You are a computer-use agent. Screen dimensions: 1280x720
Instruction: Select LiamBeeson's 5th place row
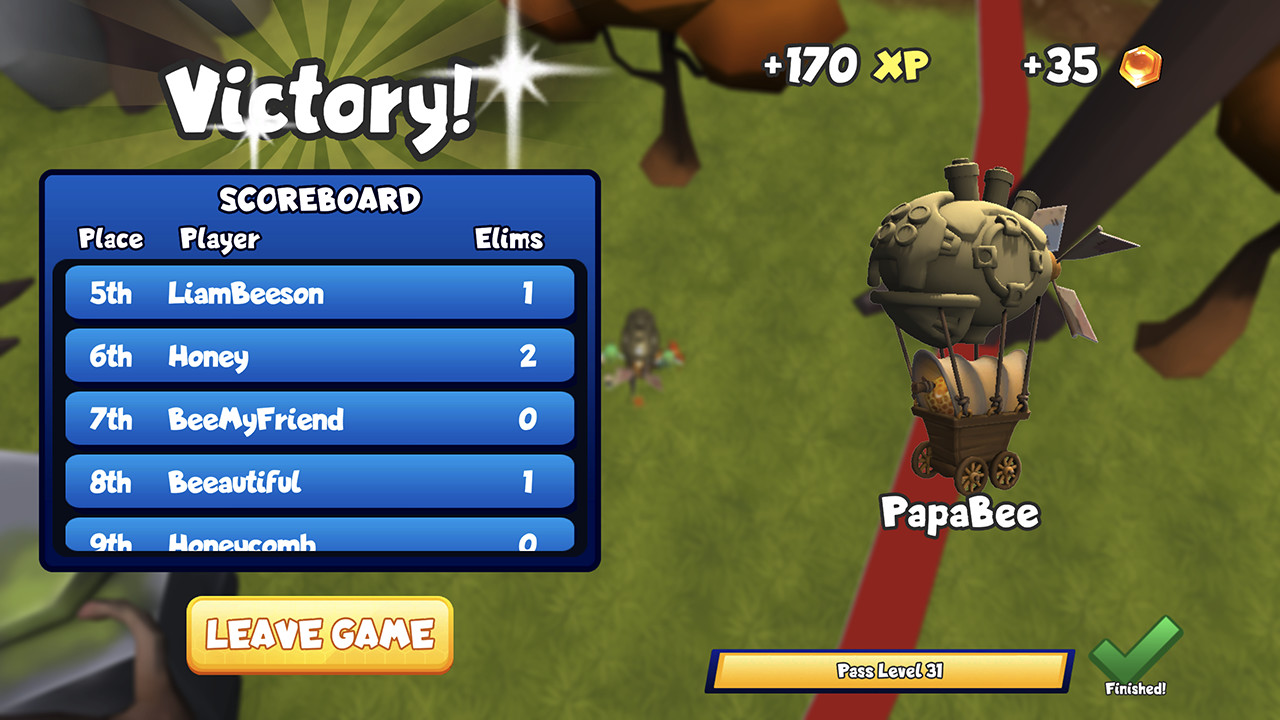(318, 293)
